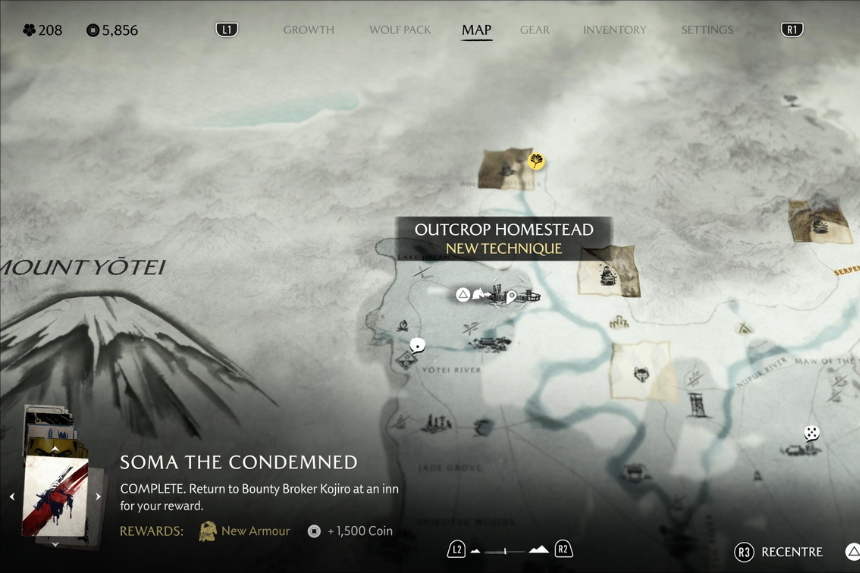This screenshot has width=860, height=573.
Task: Switch to the Growth tab
Action: (x=308, y=30)
